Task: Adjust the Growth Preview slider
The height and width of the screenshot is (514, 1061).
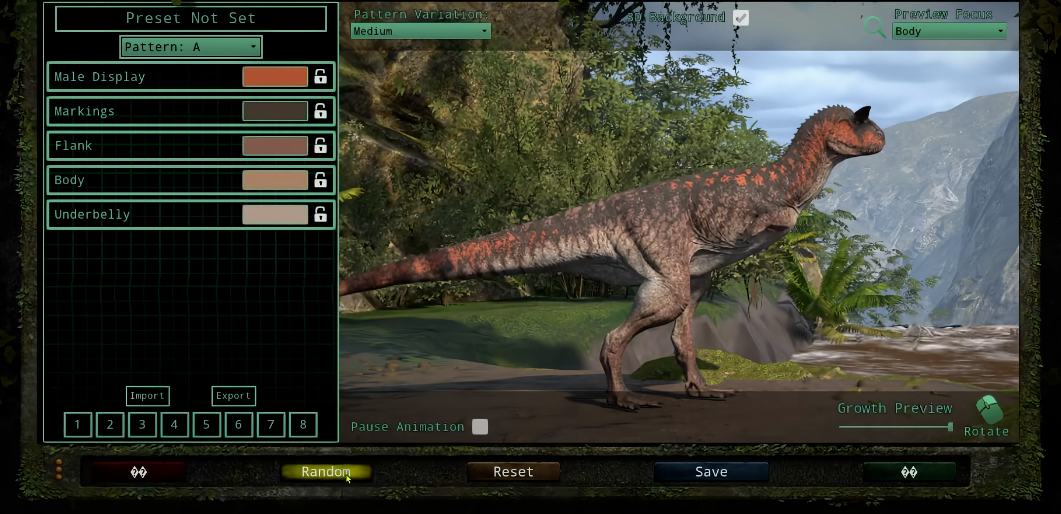Action: pyautogui.click(x=950, y=427)
